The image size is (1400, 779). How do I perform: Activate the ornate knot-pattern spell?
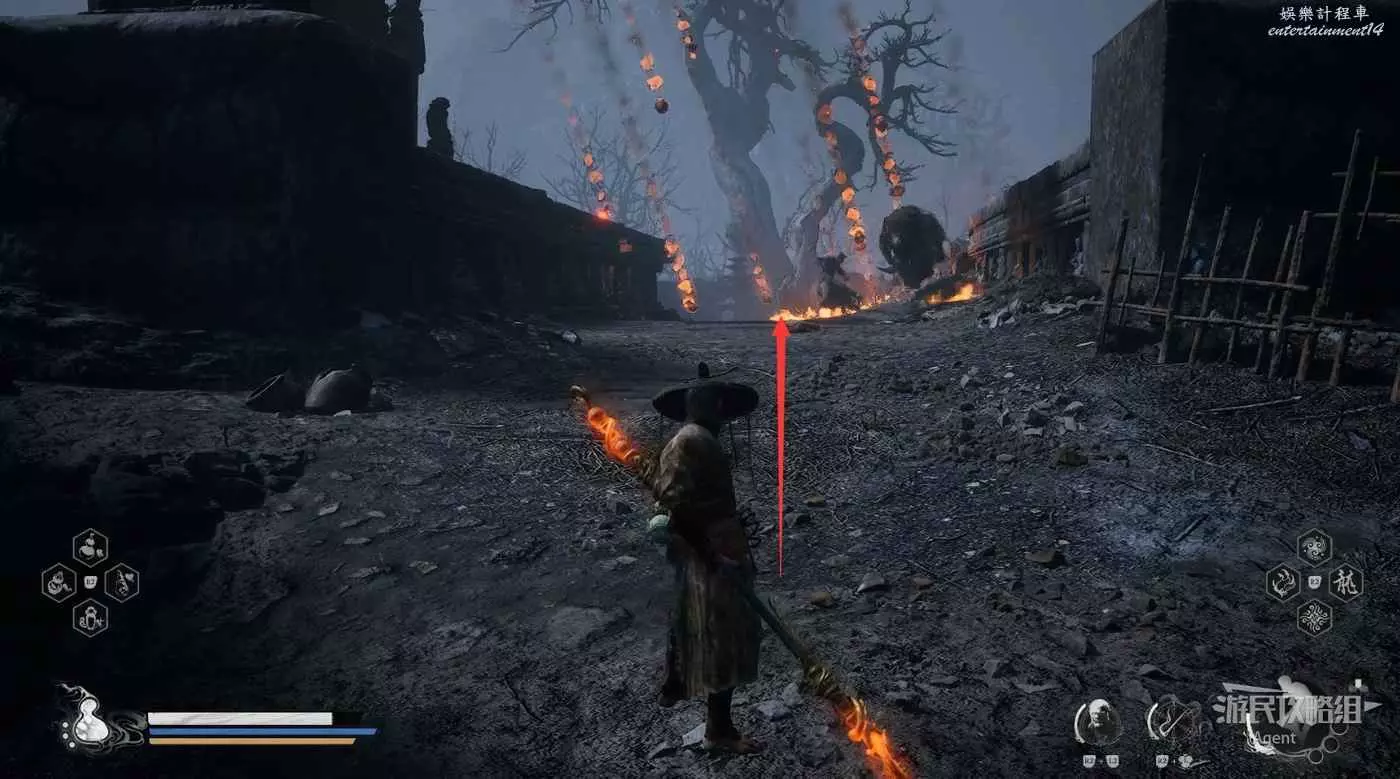pyautogui.click(x=1314, y=617)
